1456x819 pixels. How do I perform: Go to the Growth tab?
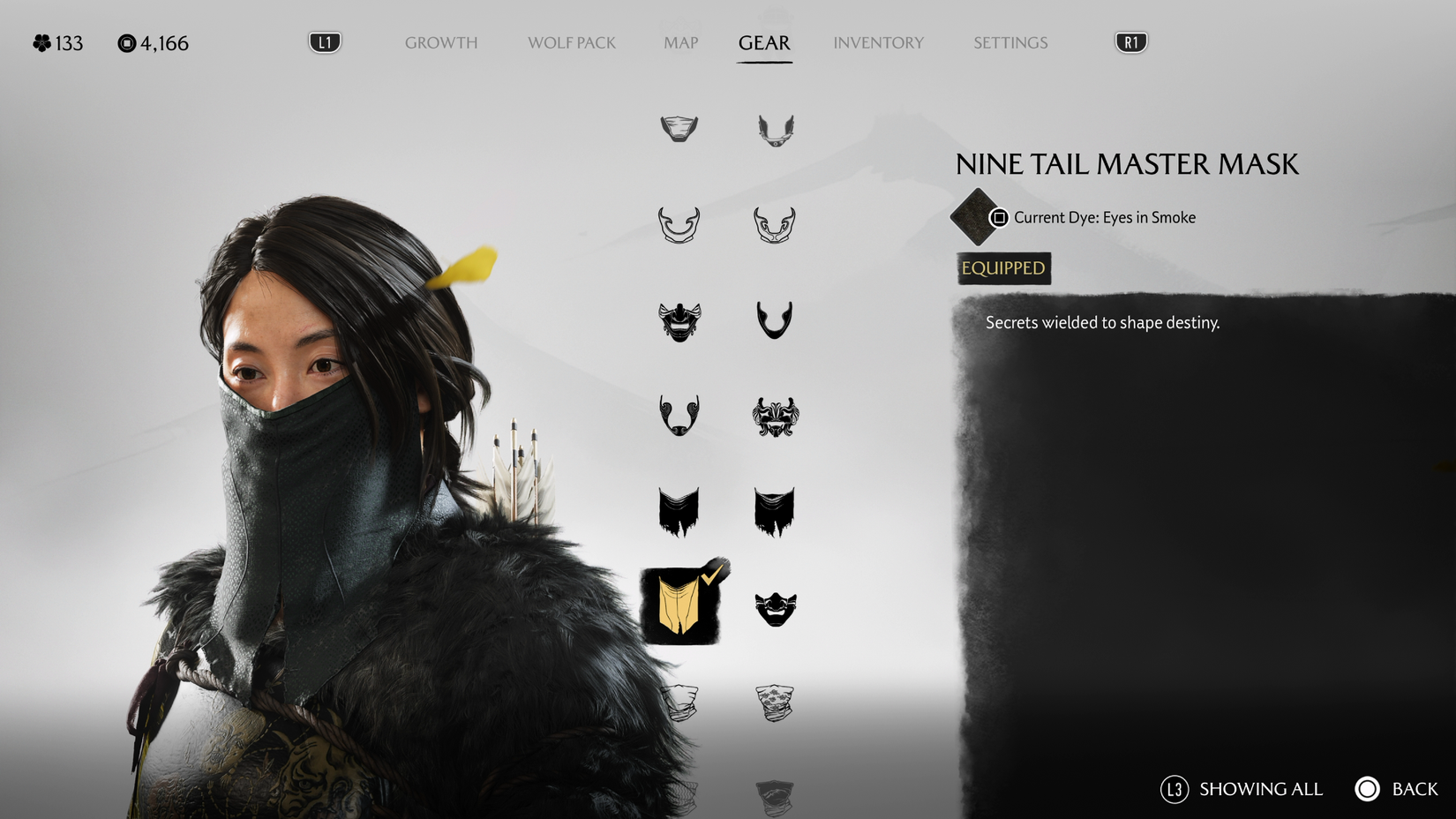pos(440,42)
